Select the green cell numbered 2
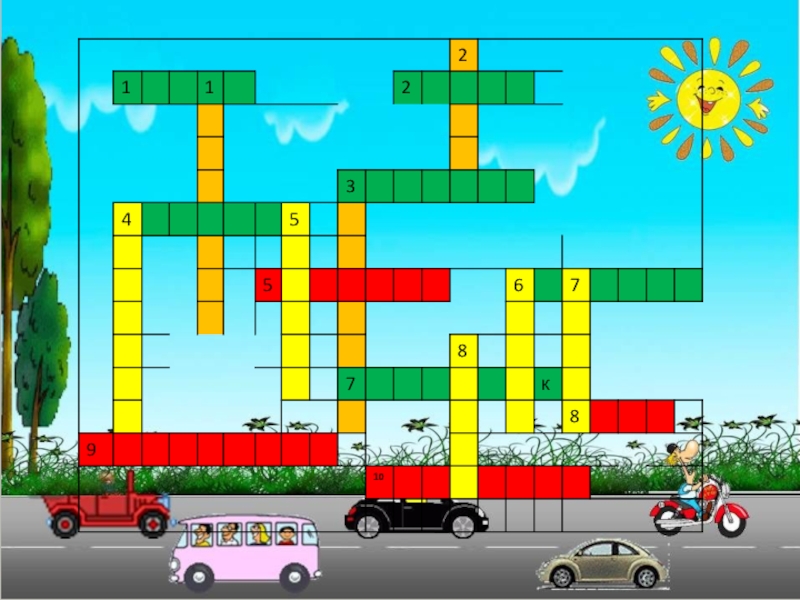 (x=406, y=88)
